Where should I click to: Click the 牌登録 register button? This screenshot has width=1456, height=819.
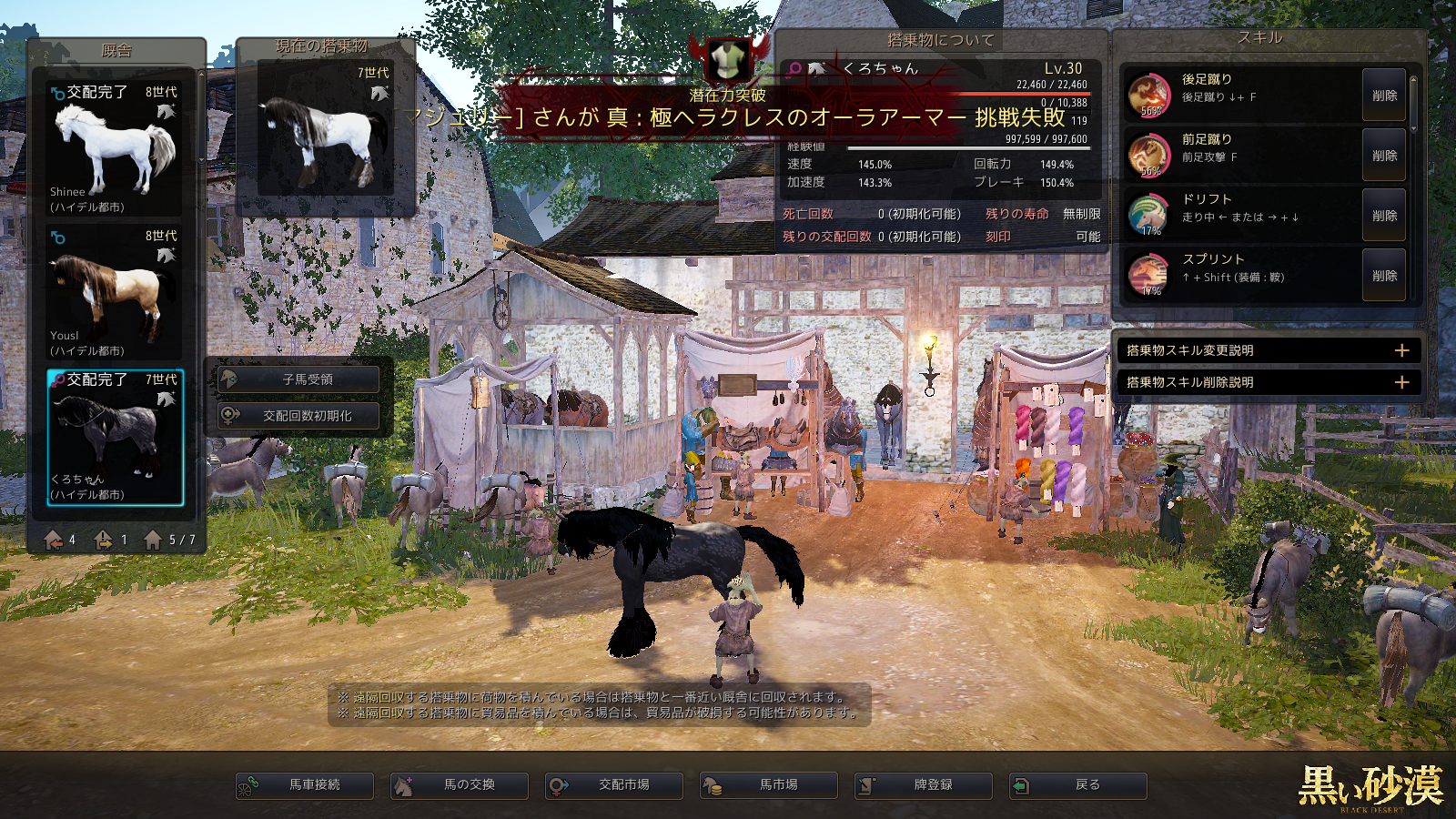pos(924,785)
